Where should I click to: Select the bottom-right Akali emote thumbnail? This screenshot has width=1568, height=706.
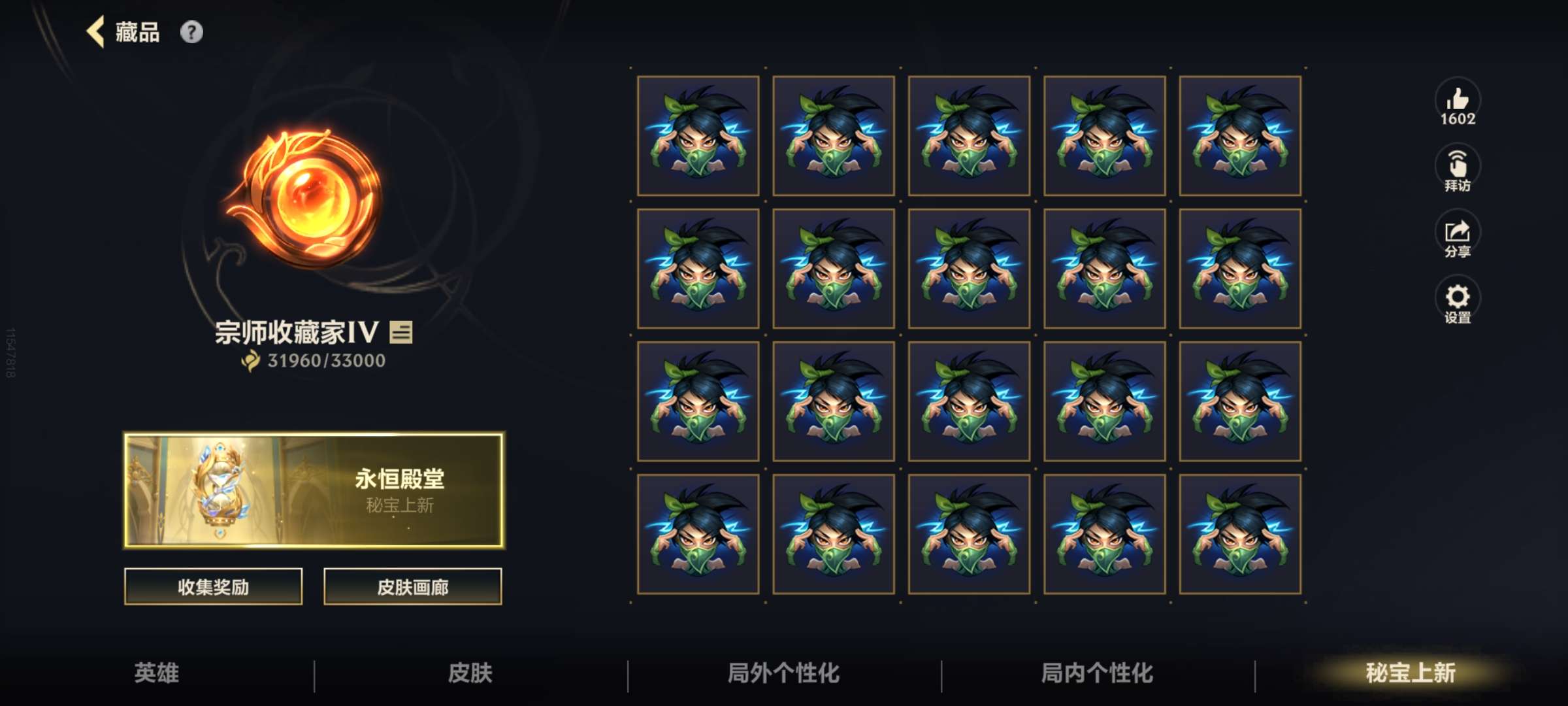[1241, 533]
